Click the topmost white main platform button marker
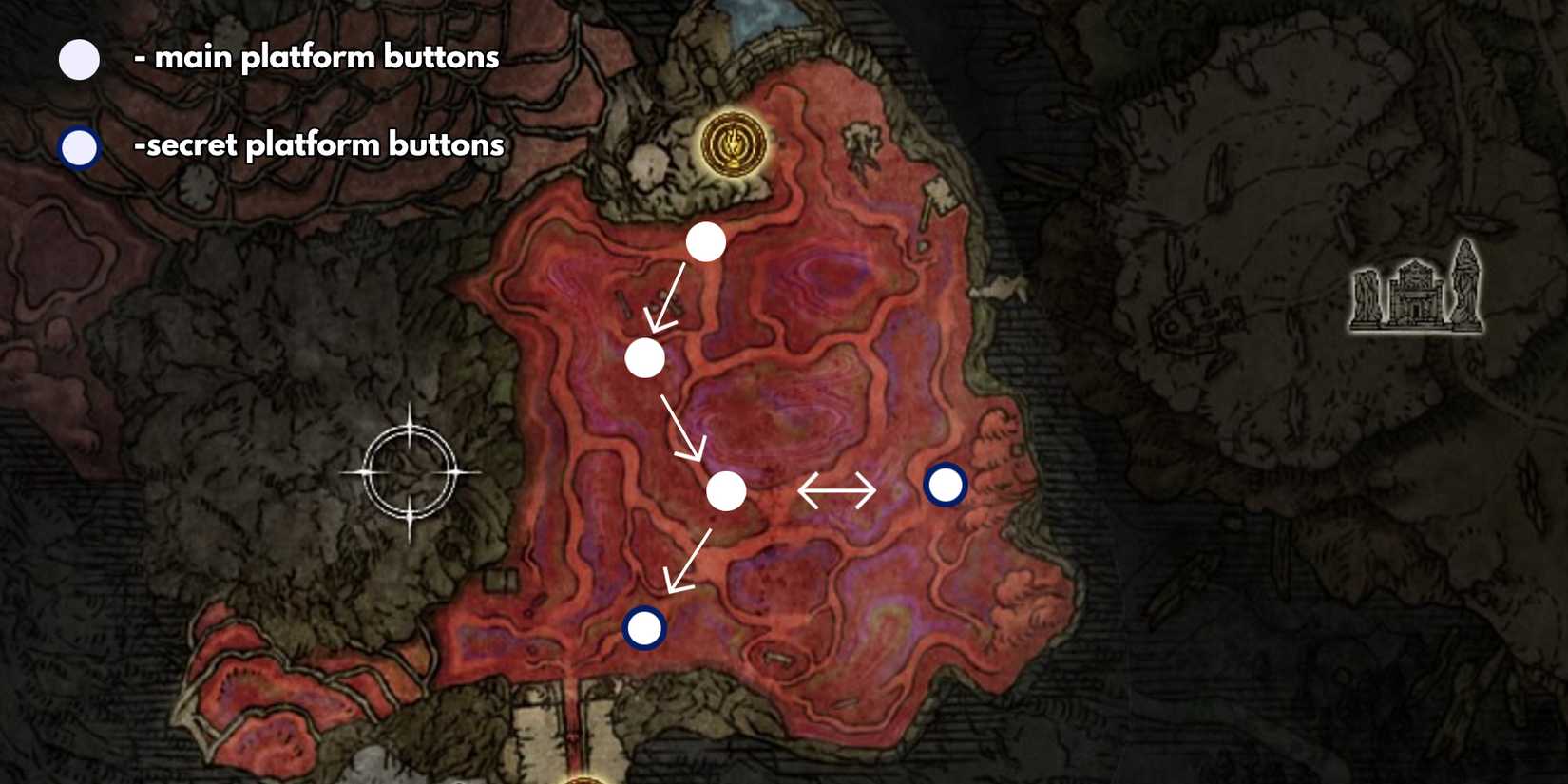The height and width of the screenshot is (784, 1568). pos(707,242)
